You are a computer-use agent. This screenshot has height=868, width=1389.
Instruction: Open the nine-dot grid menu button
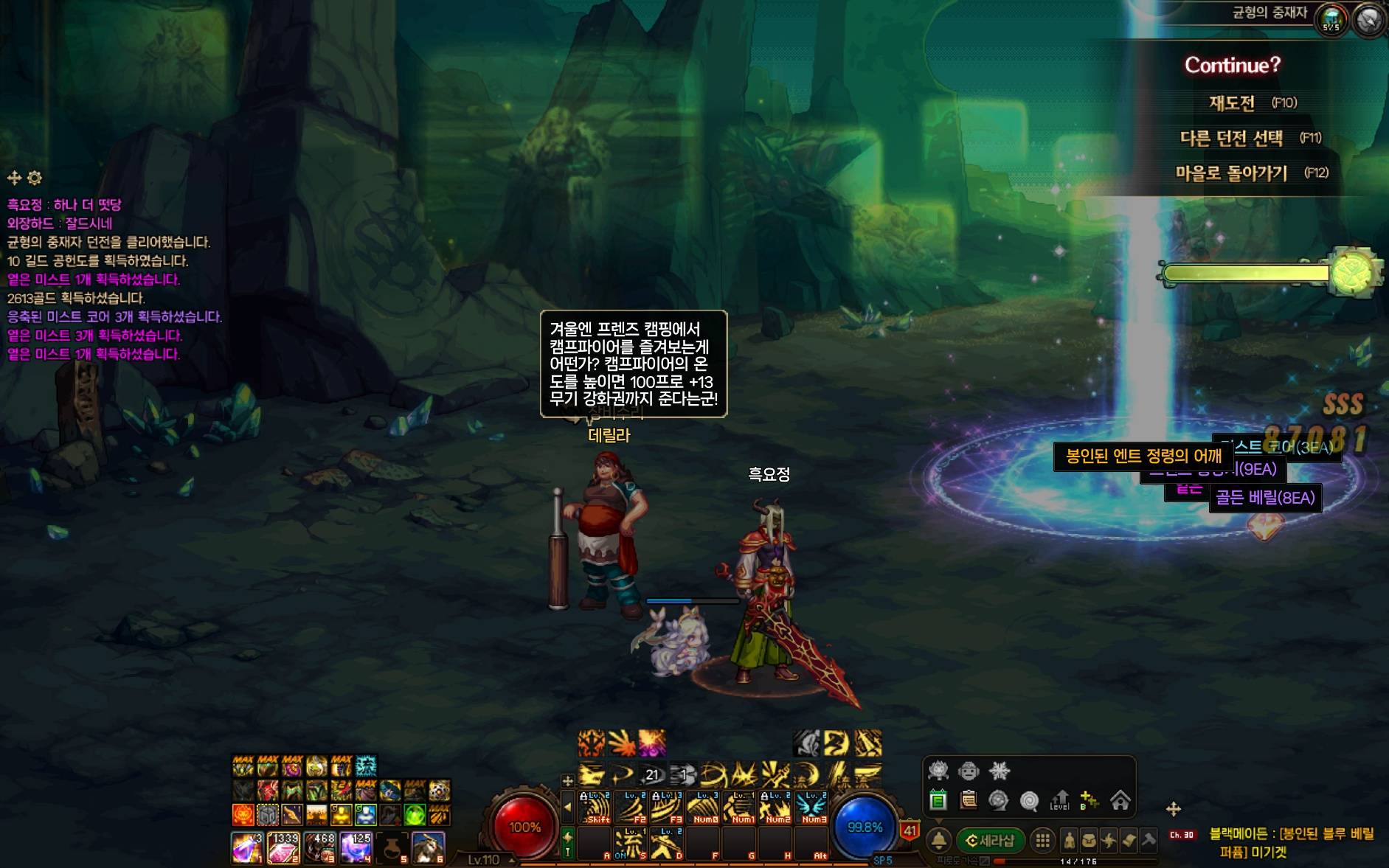coord(1042,841)
